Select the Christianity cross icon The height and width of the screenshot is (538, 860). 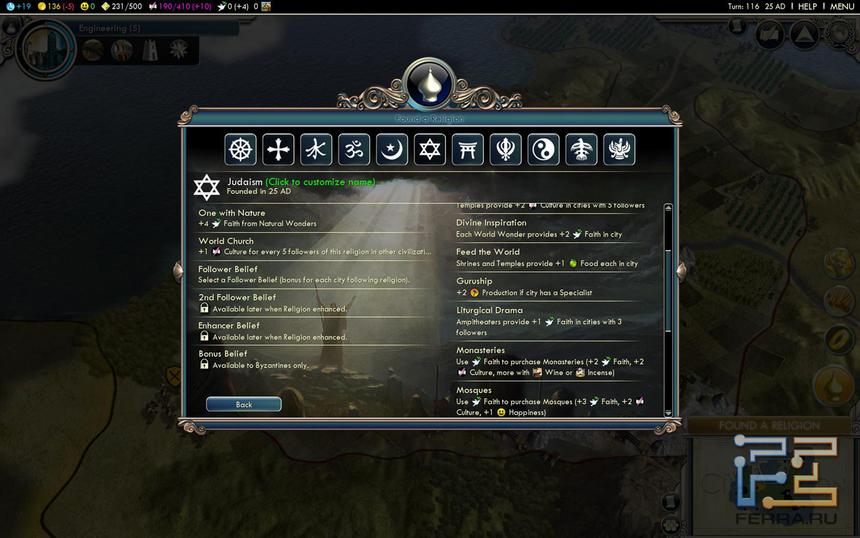point(278,150)
